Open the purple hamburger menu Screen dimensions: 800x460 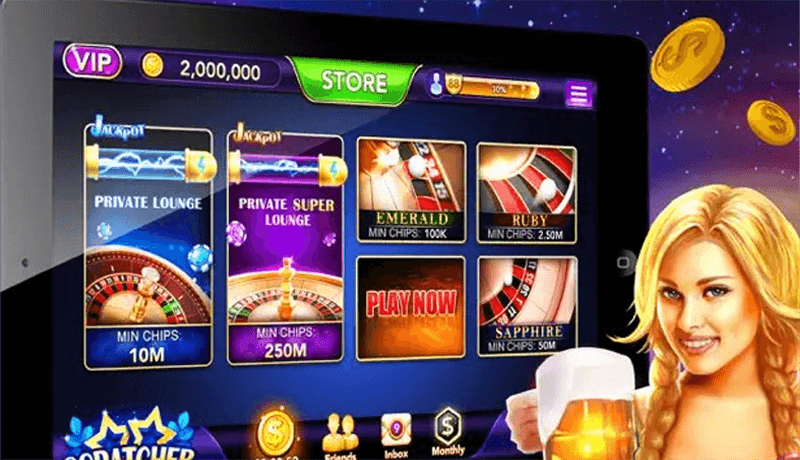[x=579, y=94]
